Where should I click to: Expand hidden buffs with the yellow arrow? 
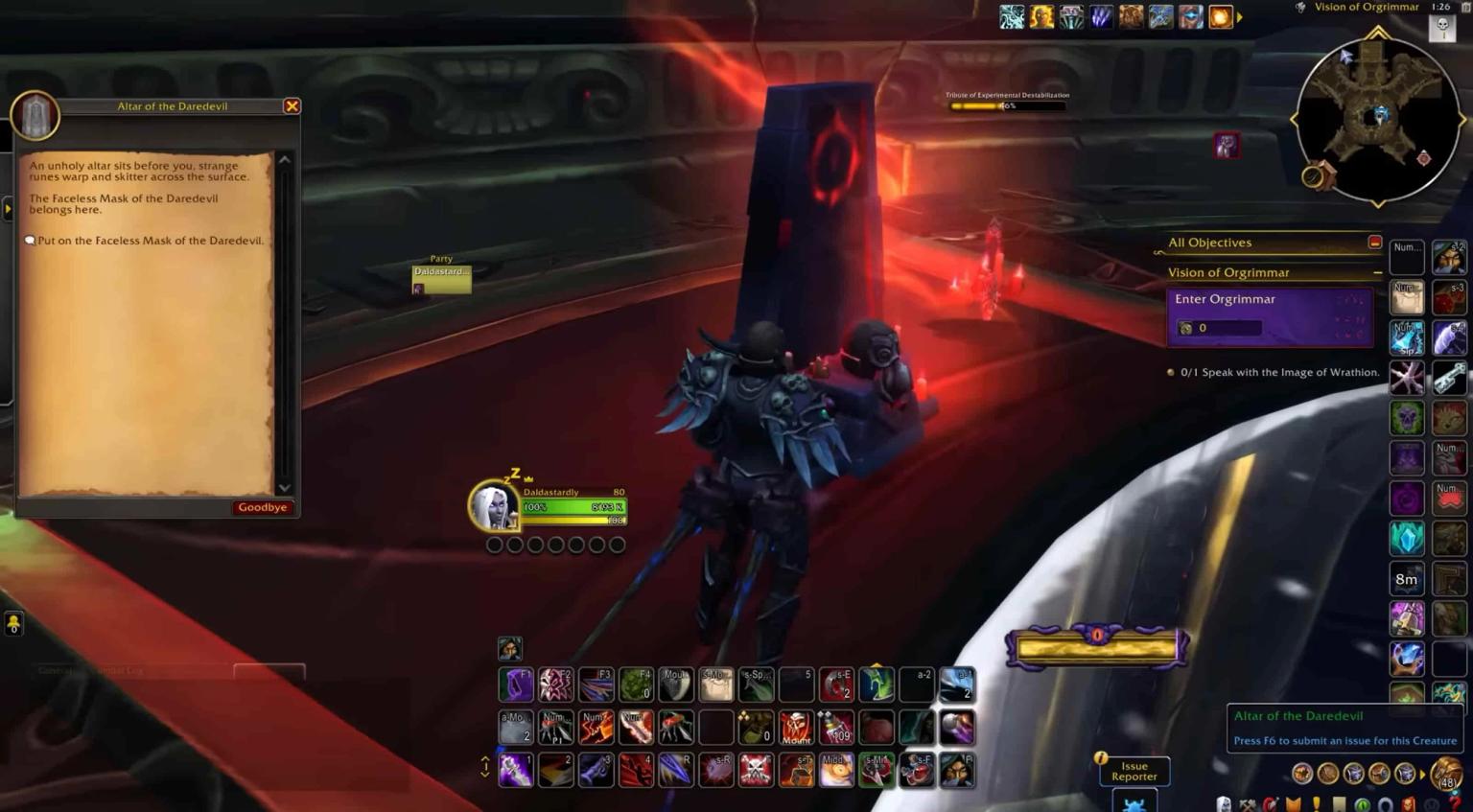[x=1238, y=16]
